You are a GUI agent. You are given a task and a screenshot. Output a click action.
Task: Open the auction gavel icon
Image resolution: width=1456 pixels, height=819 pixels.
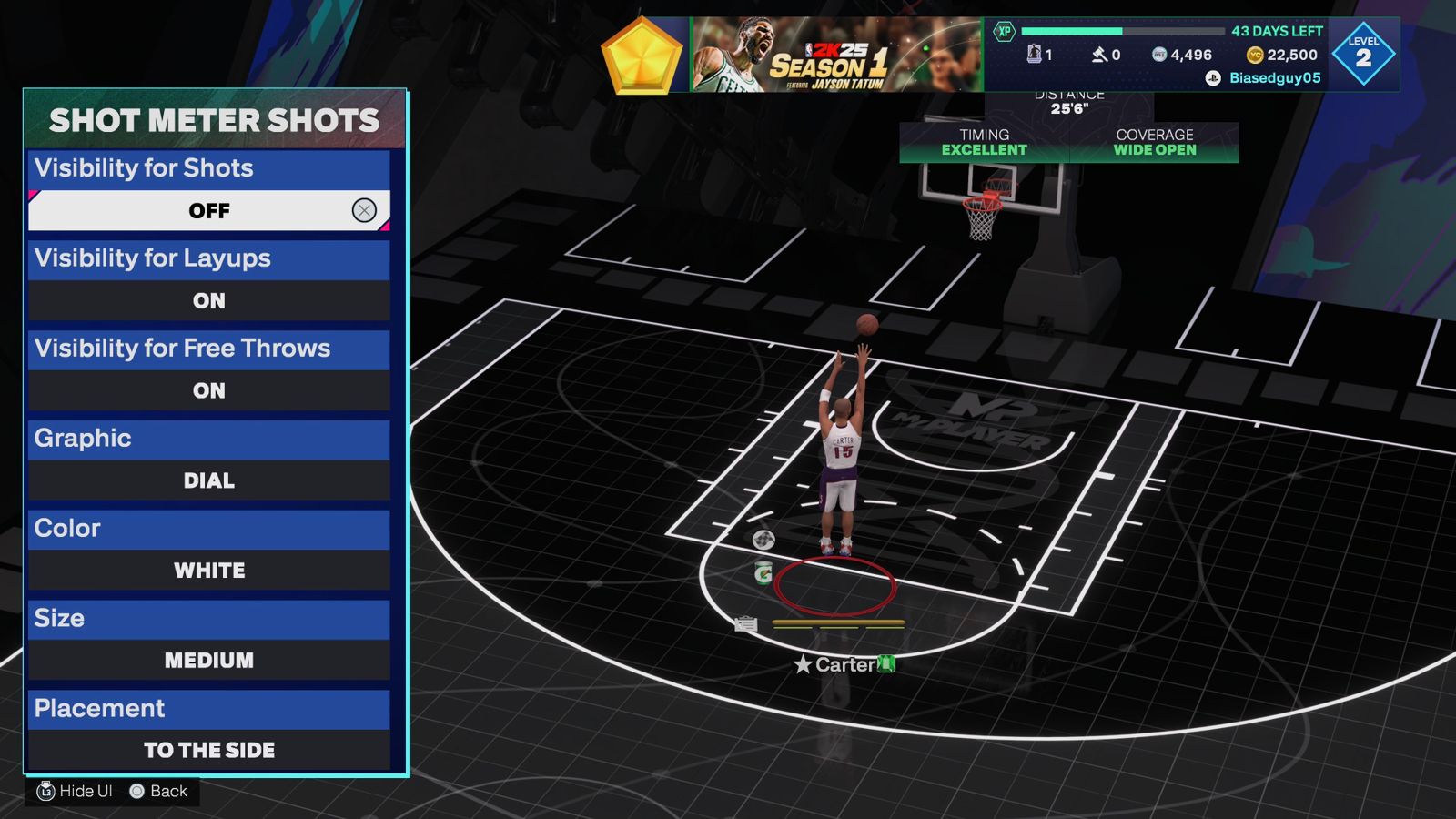1100,54
